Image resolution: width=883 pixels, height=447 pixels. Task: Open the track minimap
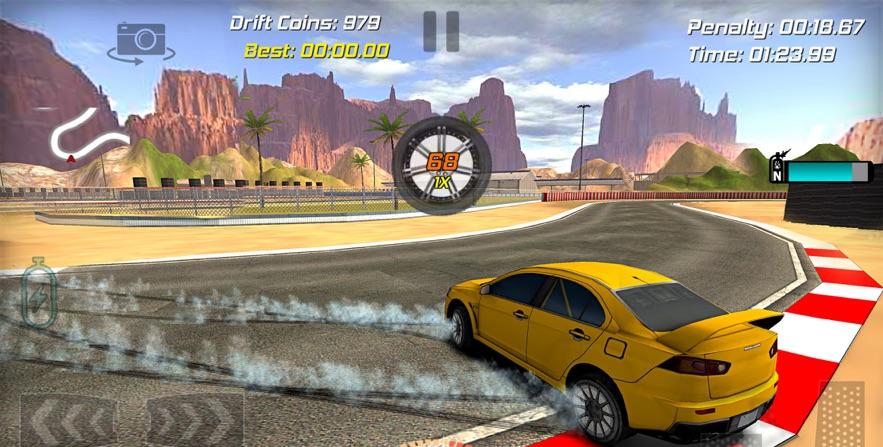89,137
